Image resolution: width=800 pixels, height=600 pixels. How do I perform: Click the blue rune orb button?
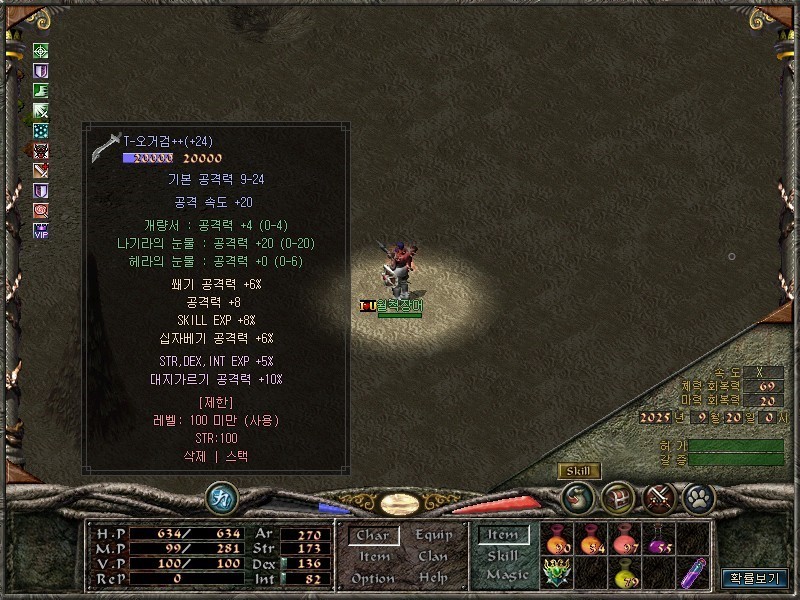tap(221, 497)
